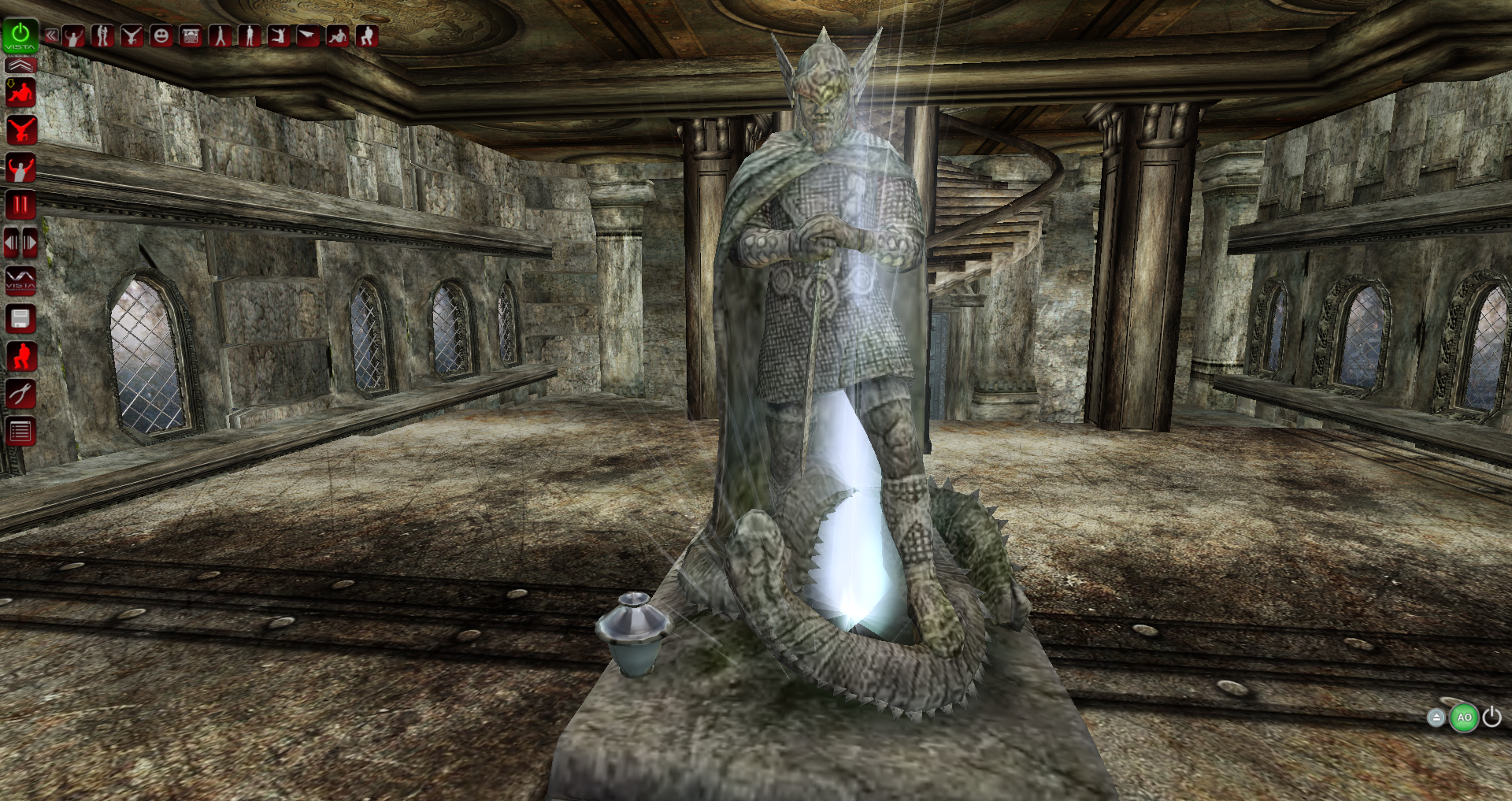Click the sitting figure with yellow arrow
The image size is (1512, 801).
(20, 93)
